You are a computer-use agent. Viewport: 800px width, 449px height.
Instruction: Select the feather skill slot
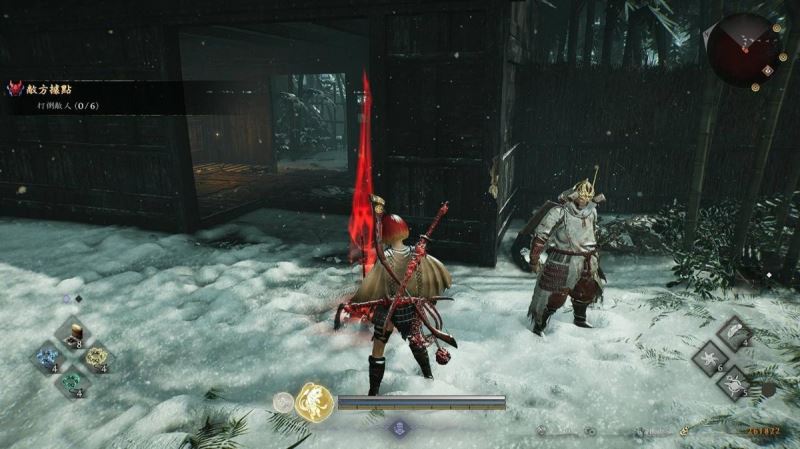pyautogui.click(x=735, y=333)
